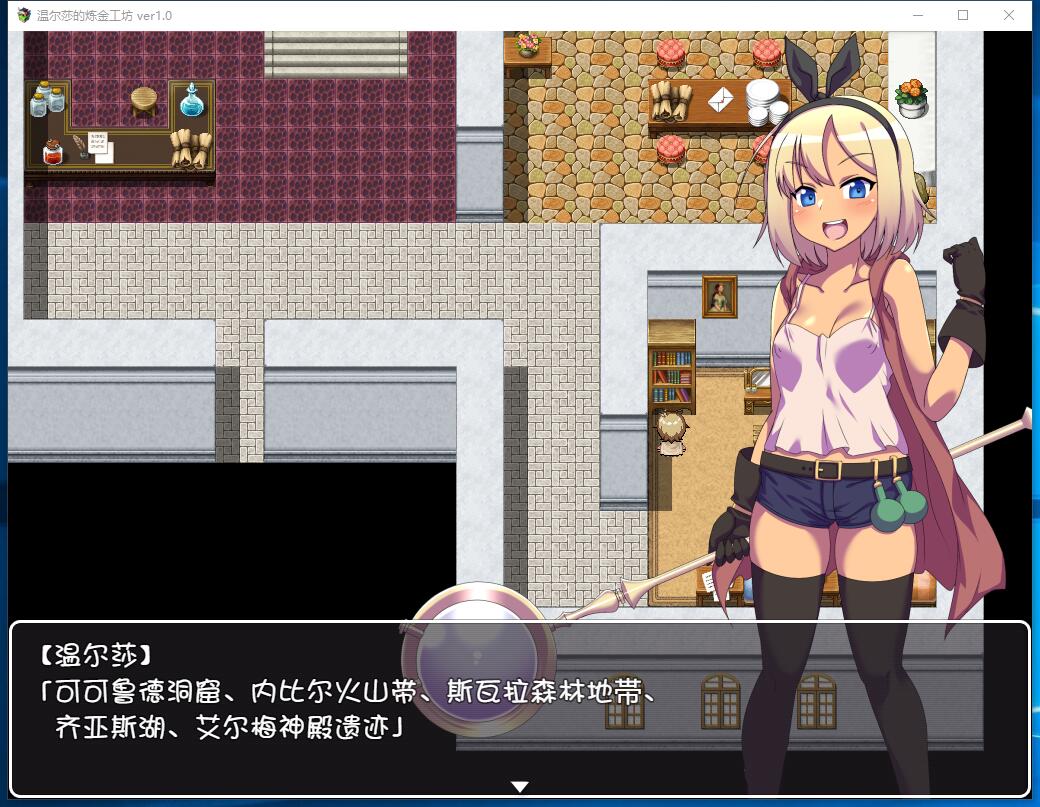Advance dialogue with the white continue arrow

coord(519,786)
